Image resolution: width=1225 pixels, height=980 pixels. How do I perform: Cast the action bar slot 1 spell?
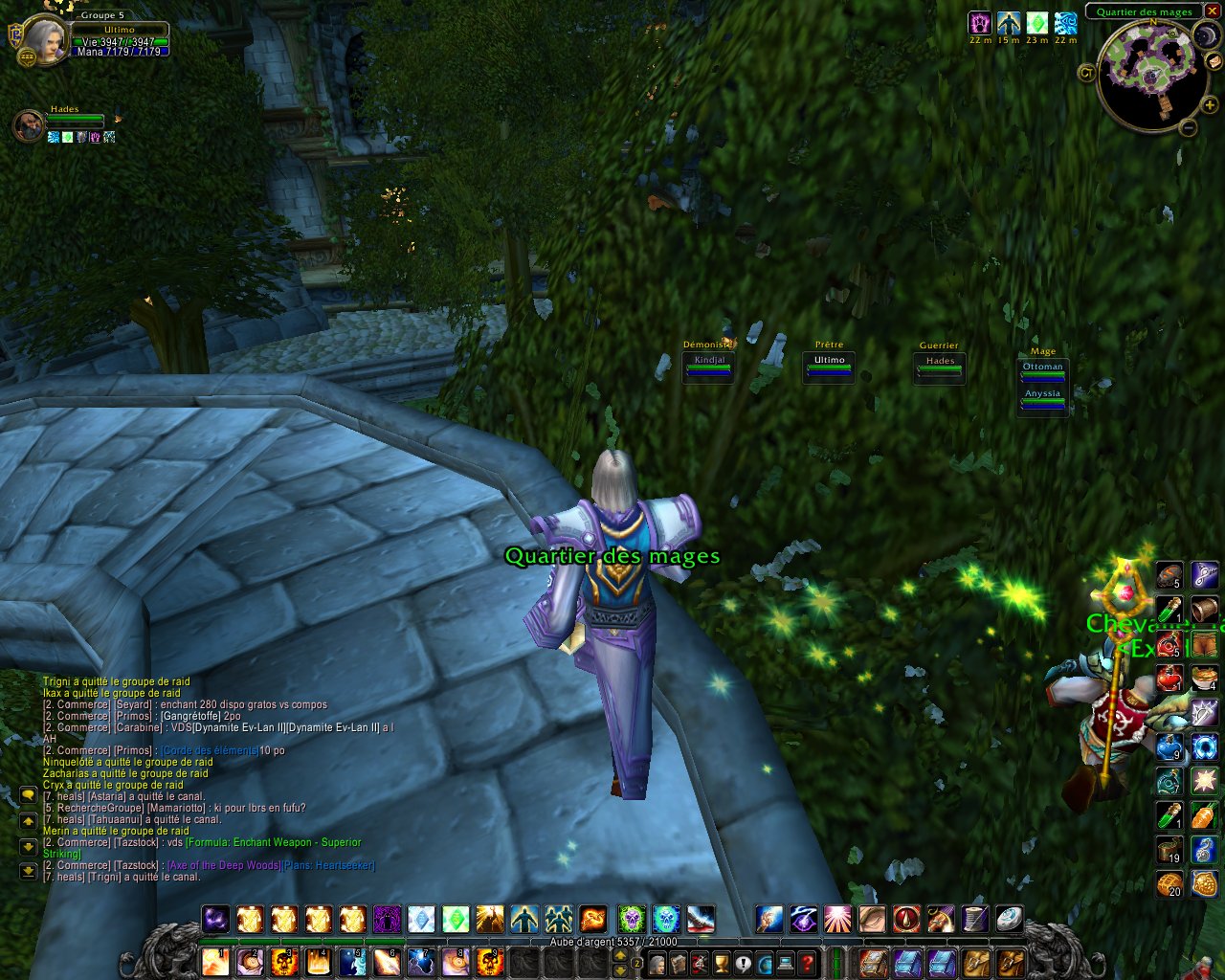[x=215, y=961]
